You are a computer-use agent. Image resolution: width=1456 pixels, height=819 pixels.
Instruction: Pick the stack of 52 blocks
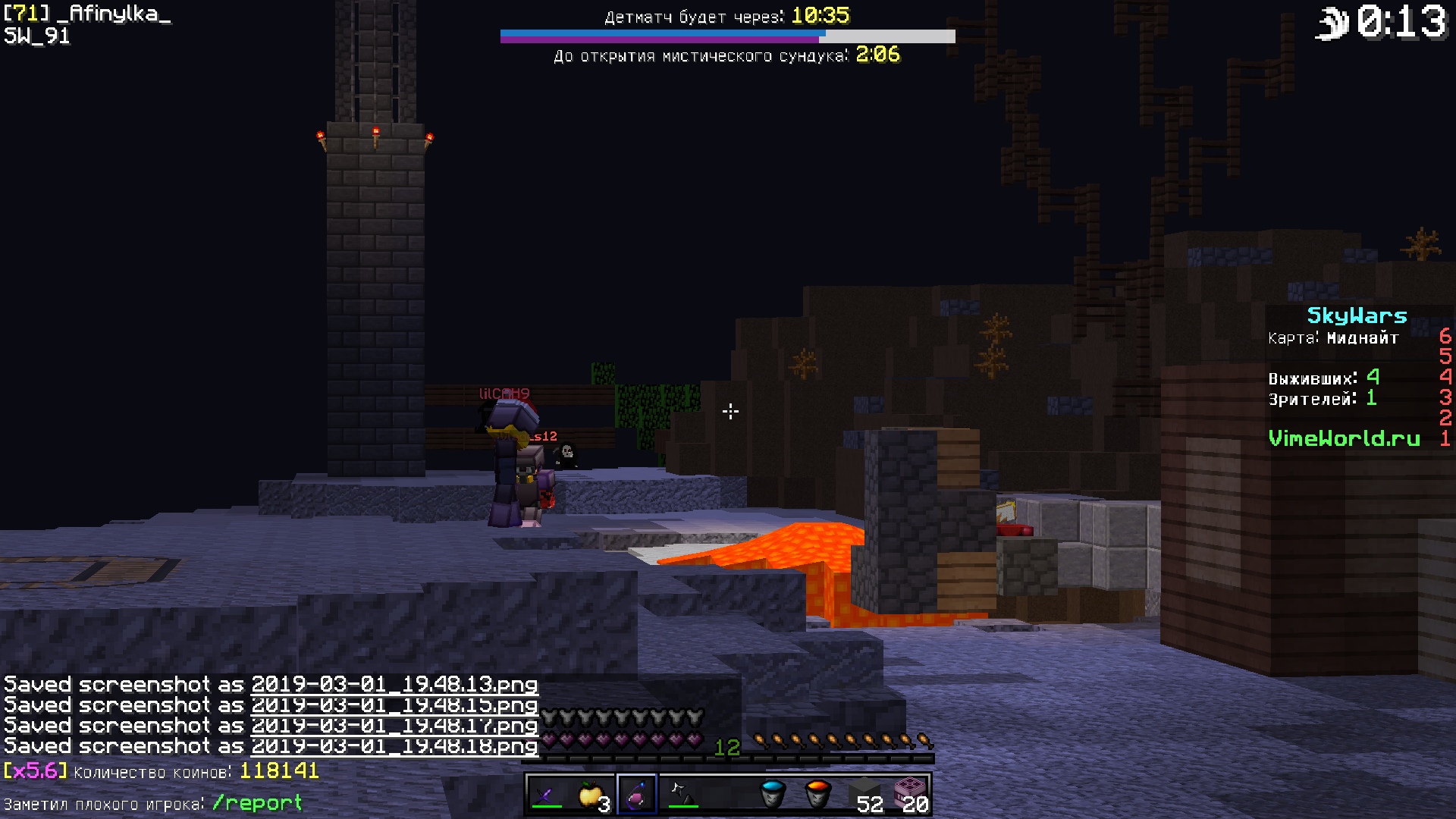(864, 795)
